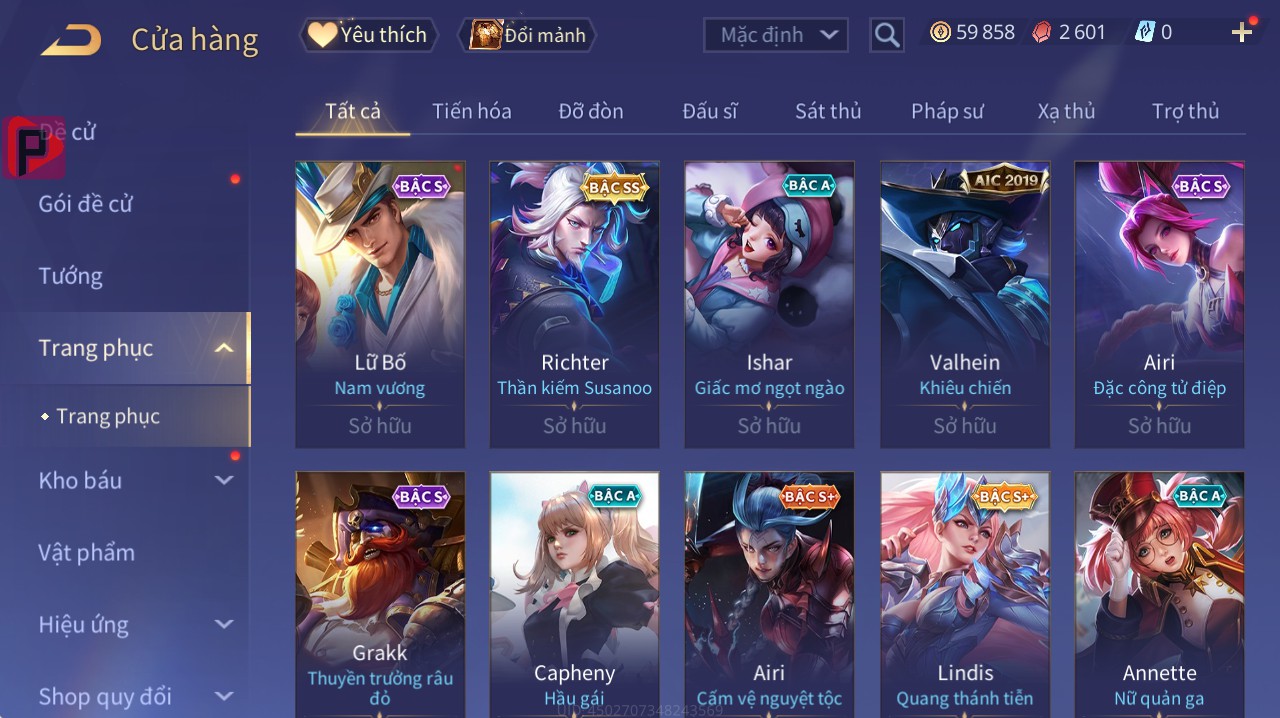
Task: Select Tướng in the side menu
Action: click(71, 276)
